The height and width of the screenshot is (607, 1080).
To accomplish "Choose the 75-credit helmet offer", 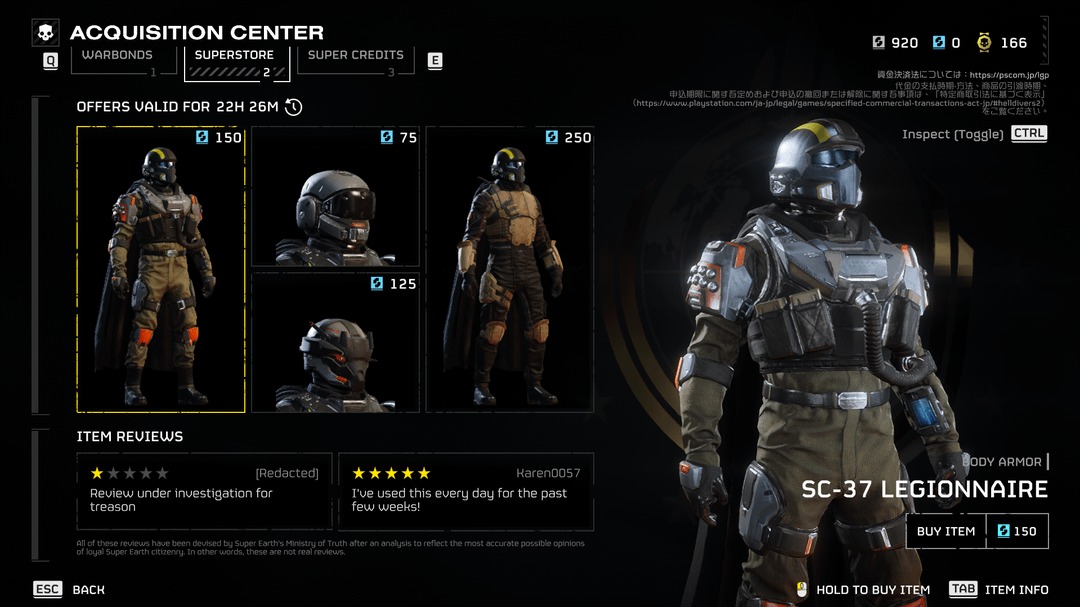I will [335, 197].
